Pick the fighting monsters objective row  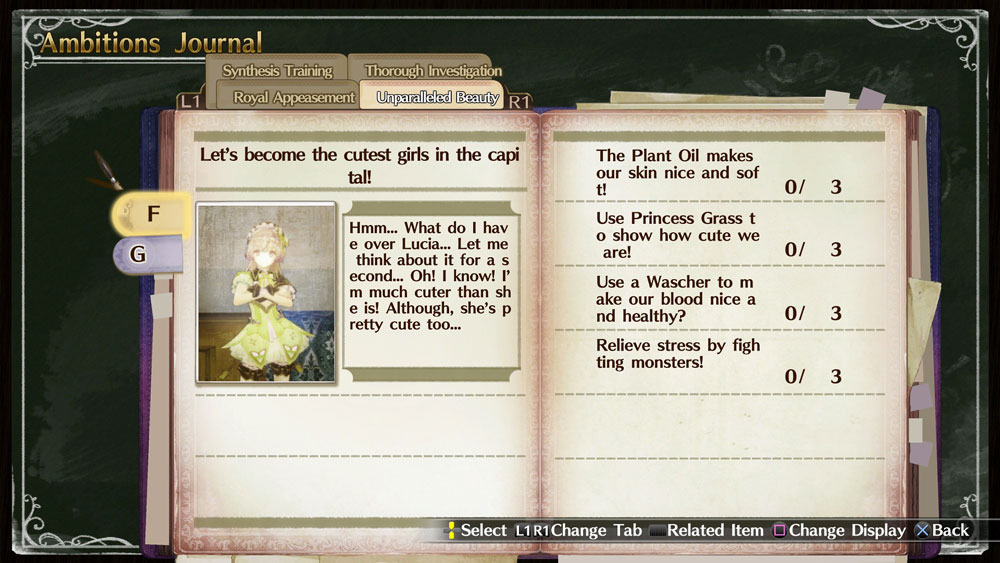click(719, 361)
